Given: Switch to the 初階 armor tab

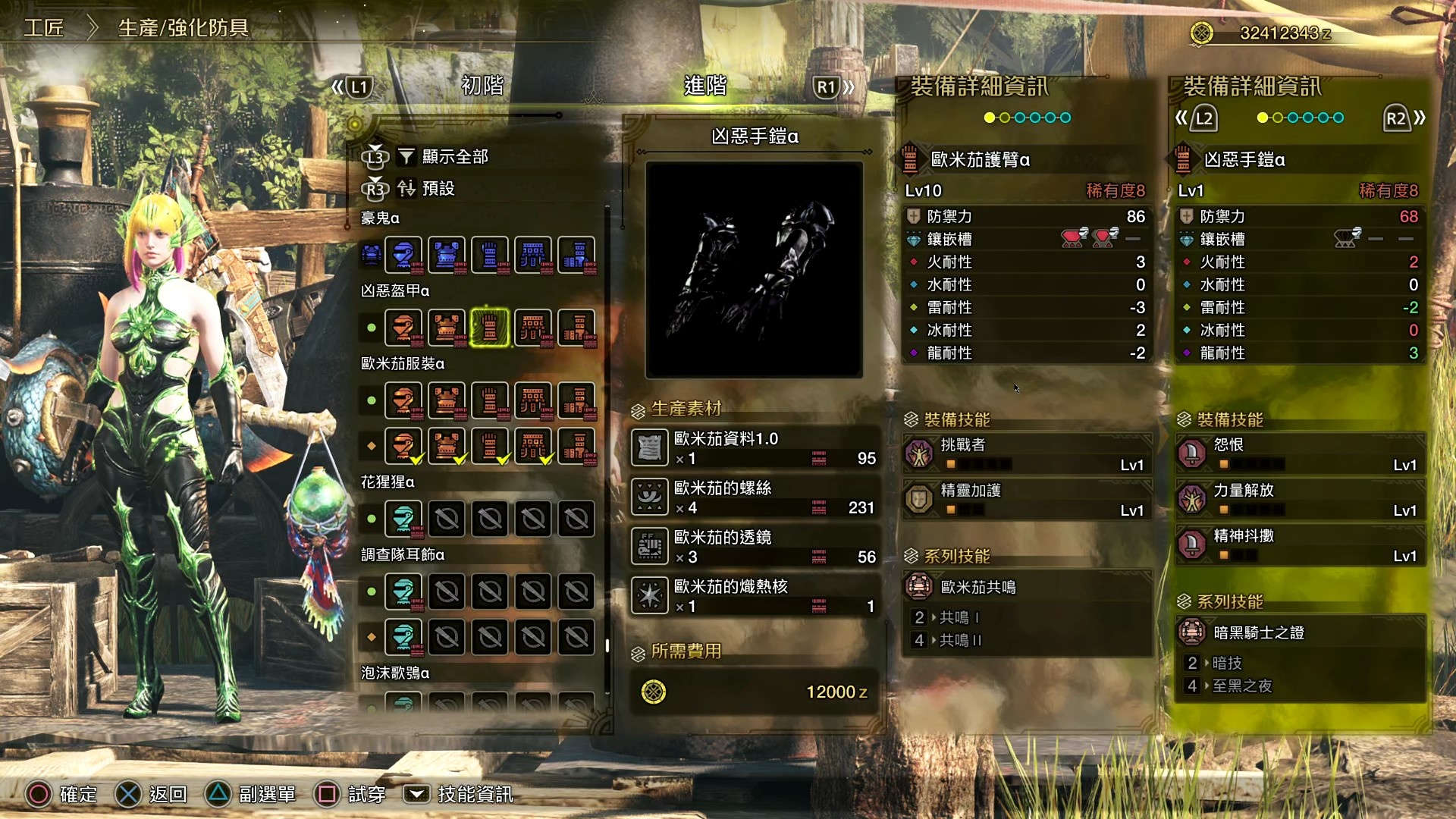Looking at the screenshot, I should pyautogui.click(x=482, y=86).
